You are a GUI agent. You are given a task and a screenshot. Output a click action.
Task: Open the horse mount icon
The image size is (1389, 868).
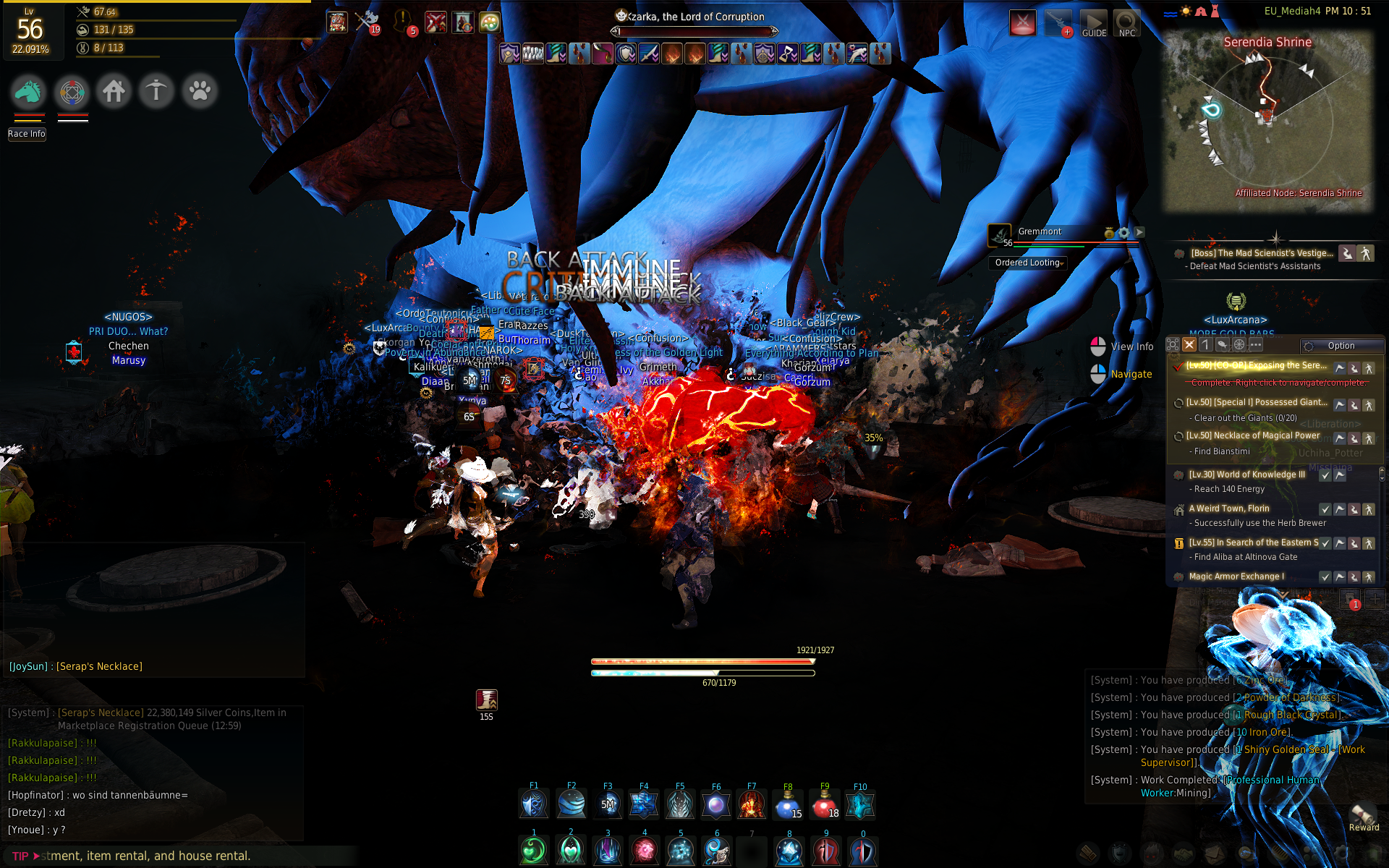(x=28, y=92)
